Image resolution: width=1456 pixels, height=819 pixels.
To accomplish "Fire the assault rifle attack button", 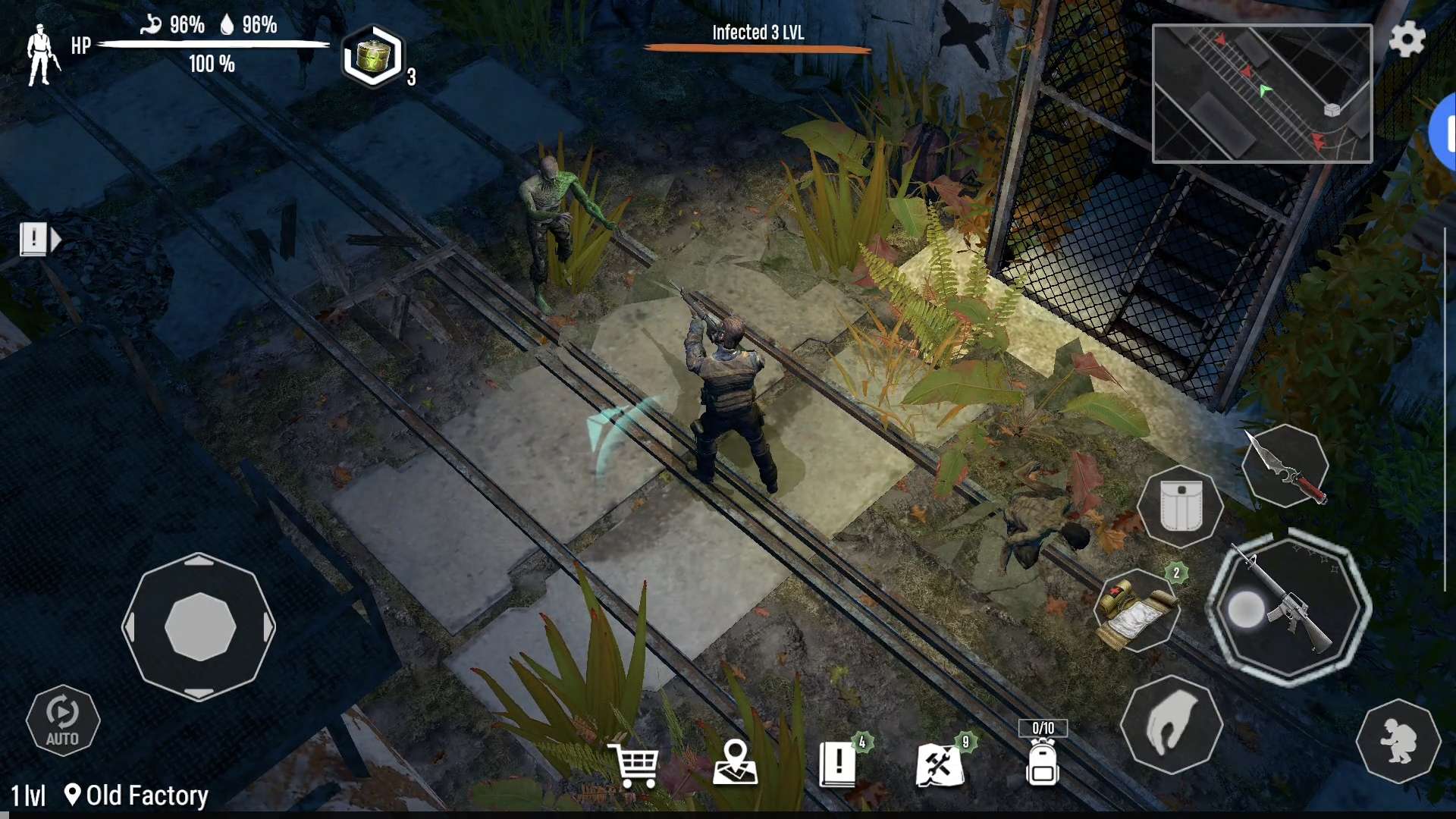I will 1288,608.
